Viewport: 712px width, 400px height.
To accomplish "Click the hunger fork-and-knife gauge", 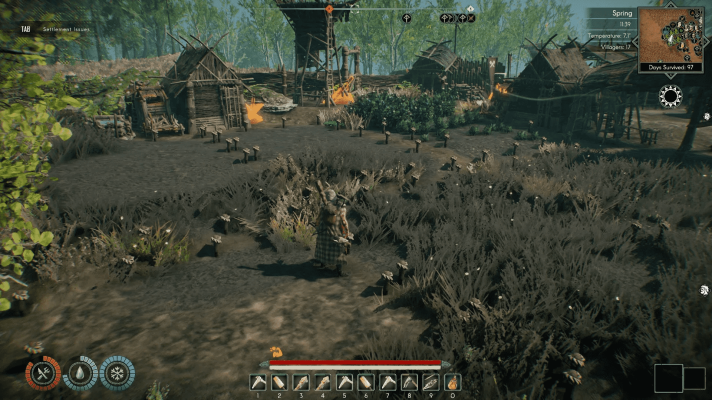I will click(x=43, y=373).
